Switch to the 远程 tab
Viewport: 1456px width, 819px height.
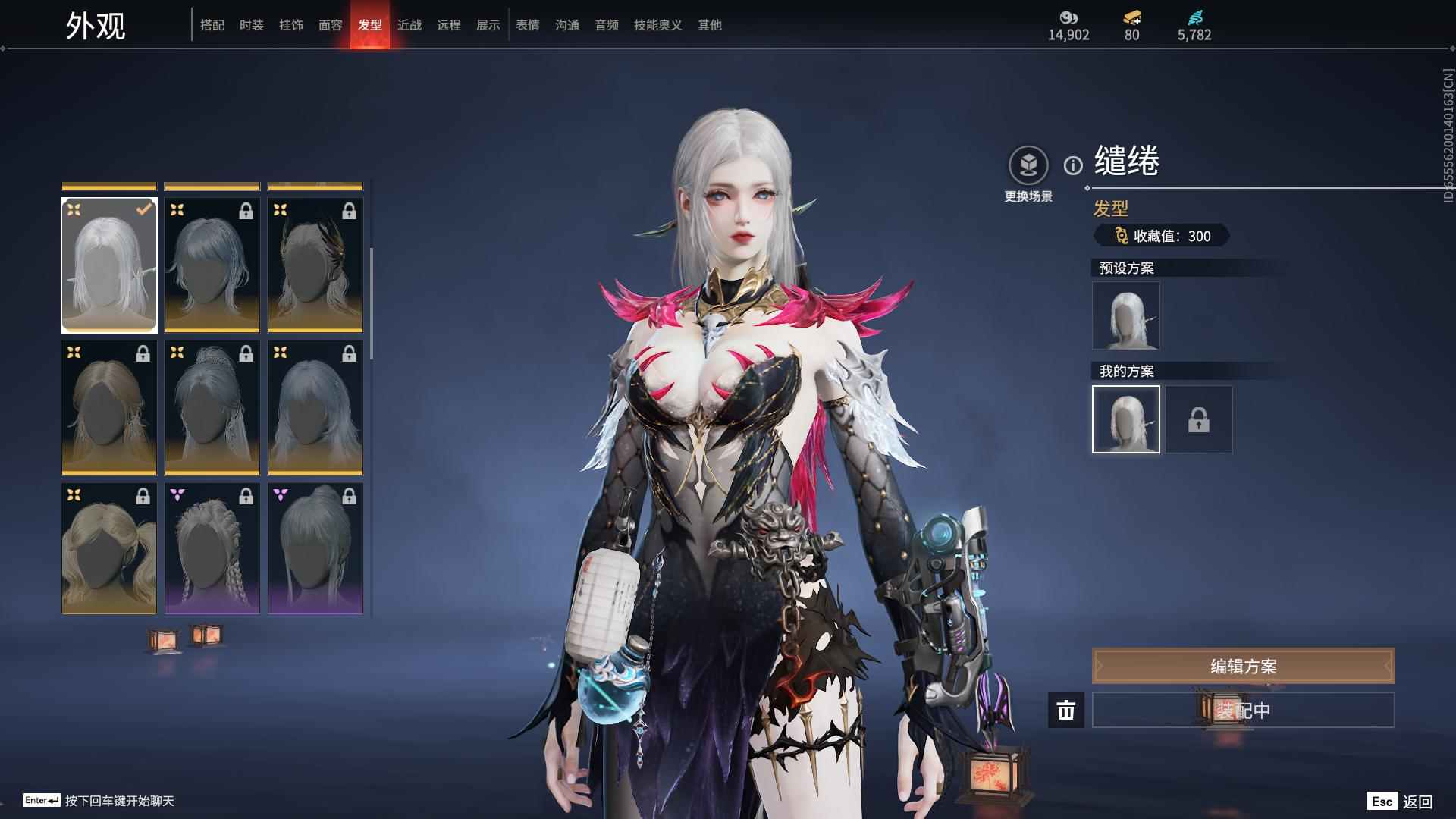(x=449, y=25)
